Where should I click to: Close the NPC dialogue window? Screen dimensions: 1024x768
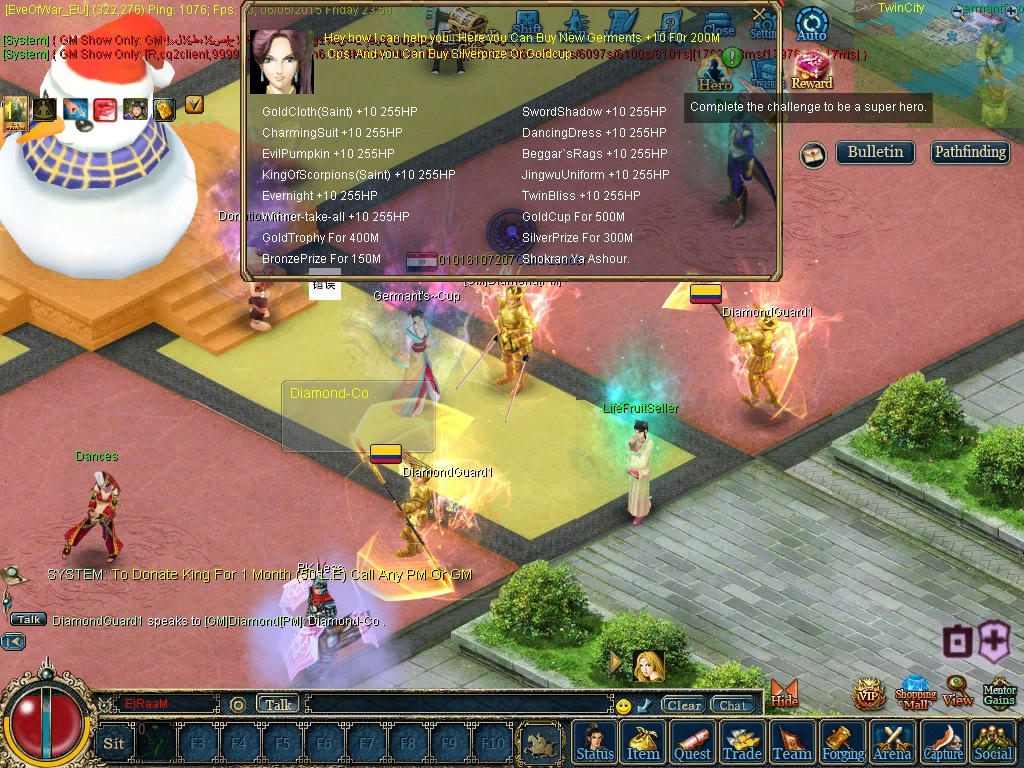click(x=760, y=15)
